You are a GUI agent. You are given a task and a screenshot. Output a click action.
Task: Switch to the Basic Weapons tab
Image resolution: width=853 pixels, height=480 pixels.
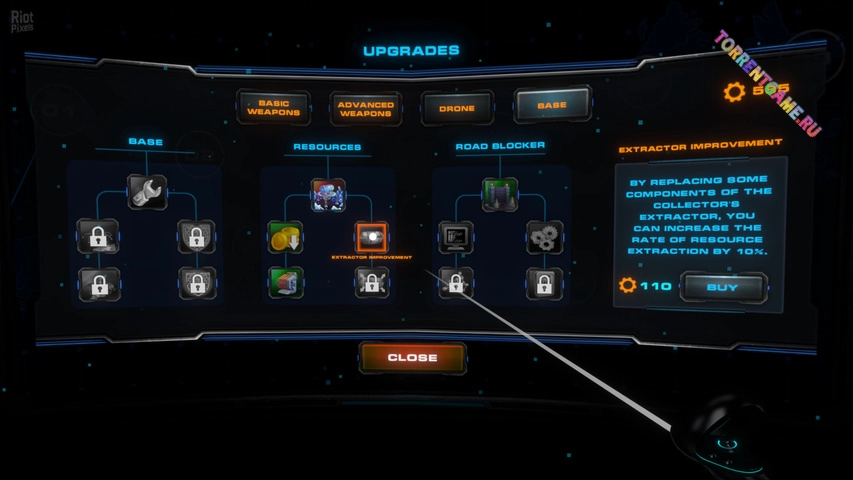[273, 107]
